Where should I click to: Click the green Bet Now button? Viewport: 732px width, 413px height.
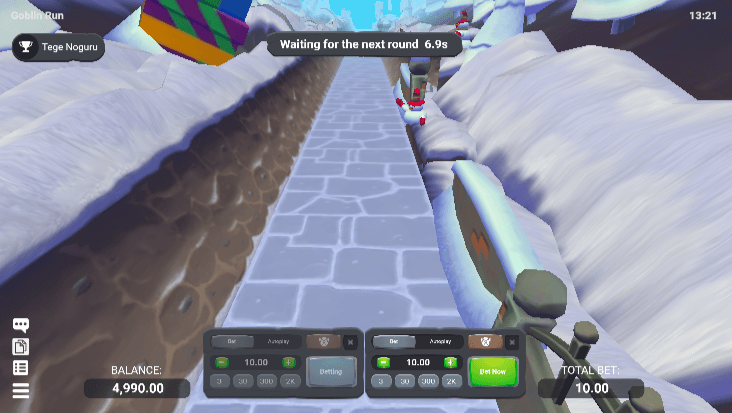[x=493, y=371]
